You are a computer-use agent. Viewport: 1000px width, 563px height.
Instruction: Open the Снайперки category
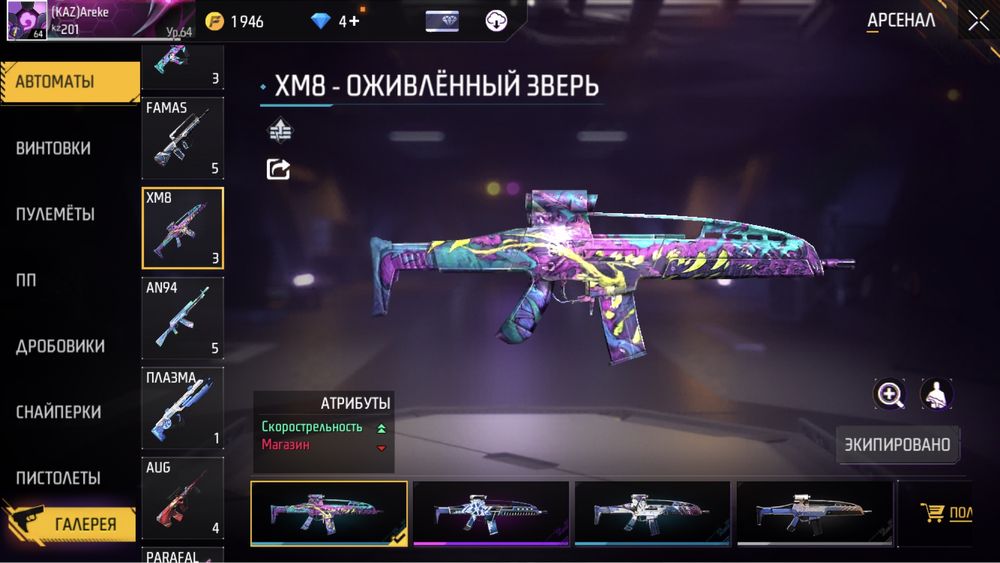pos(58,412)
